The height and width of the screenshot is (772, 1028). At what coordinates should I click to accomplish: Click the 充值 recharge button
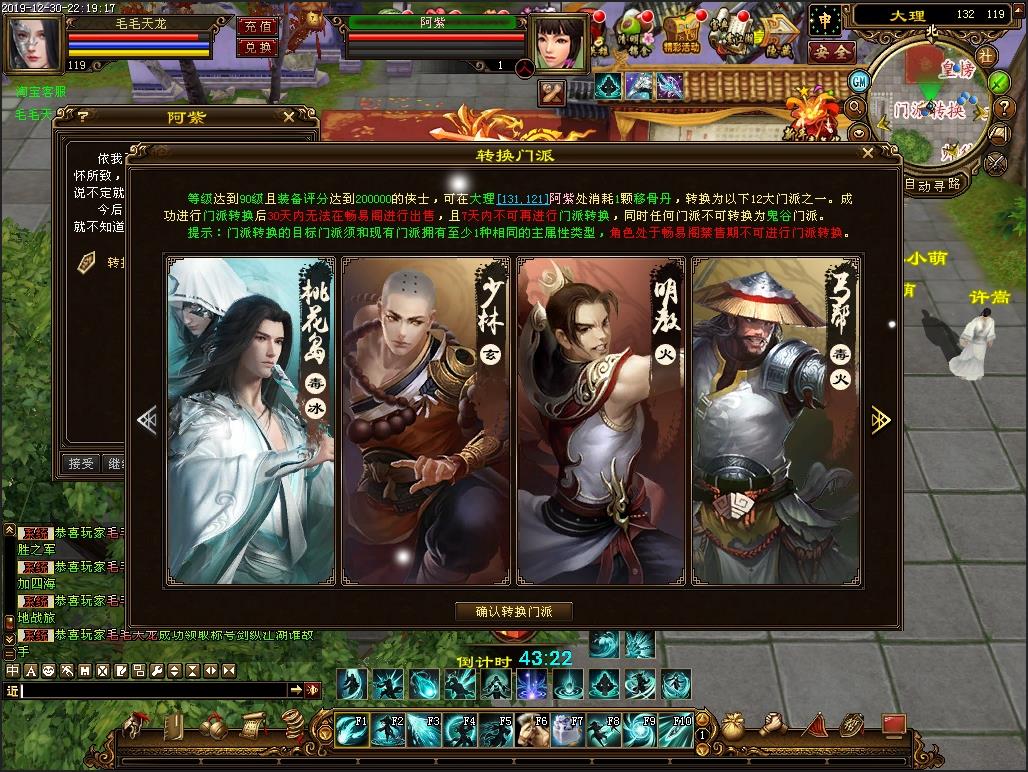click(257, 27)
